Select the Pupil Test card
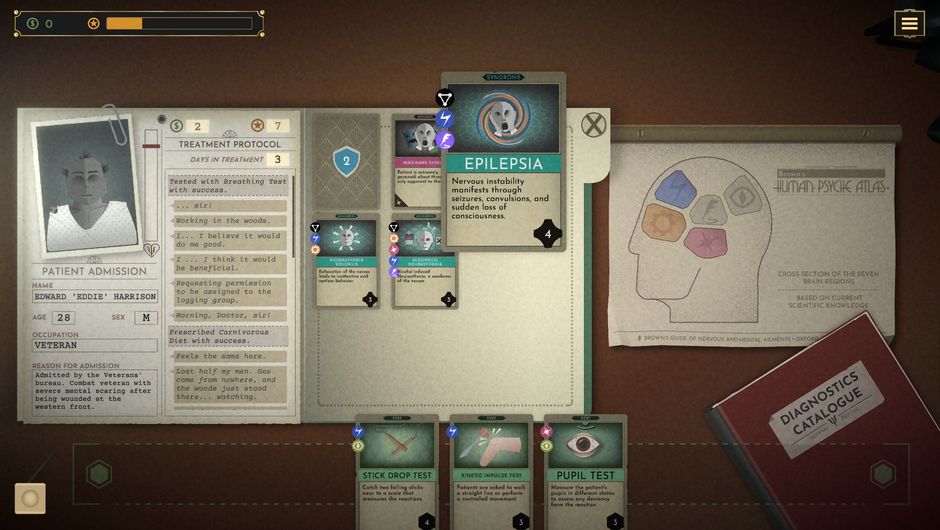Image resolution: width=940 pixels, height=530 pixels. click(585, 470)
